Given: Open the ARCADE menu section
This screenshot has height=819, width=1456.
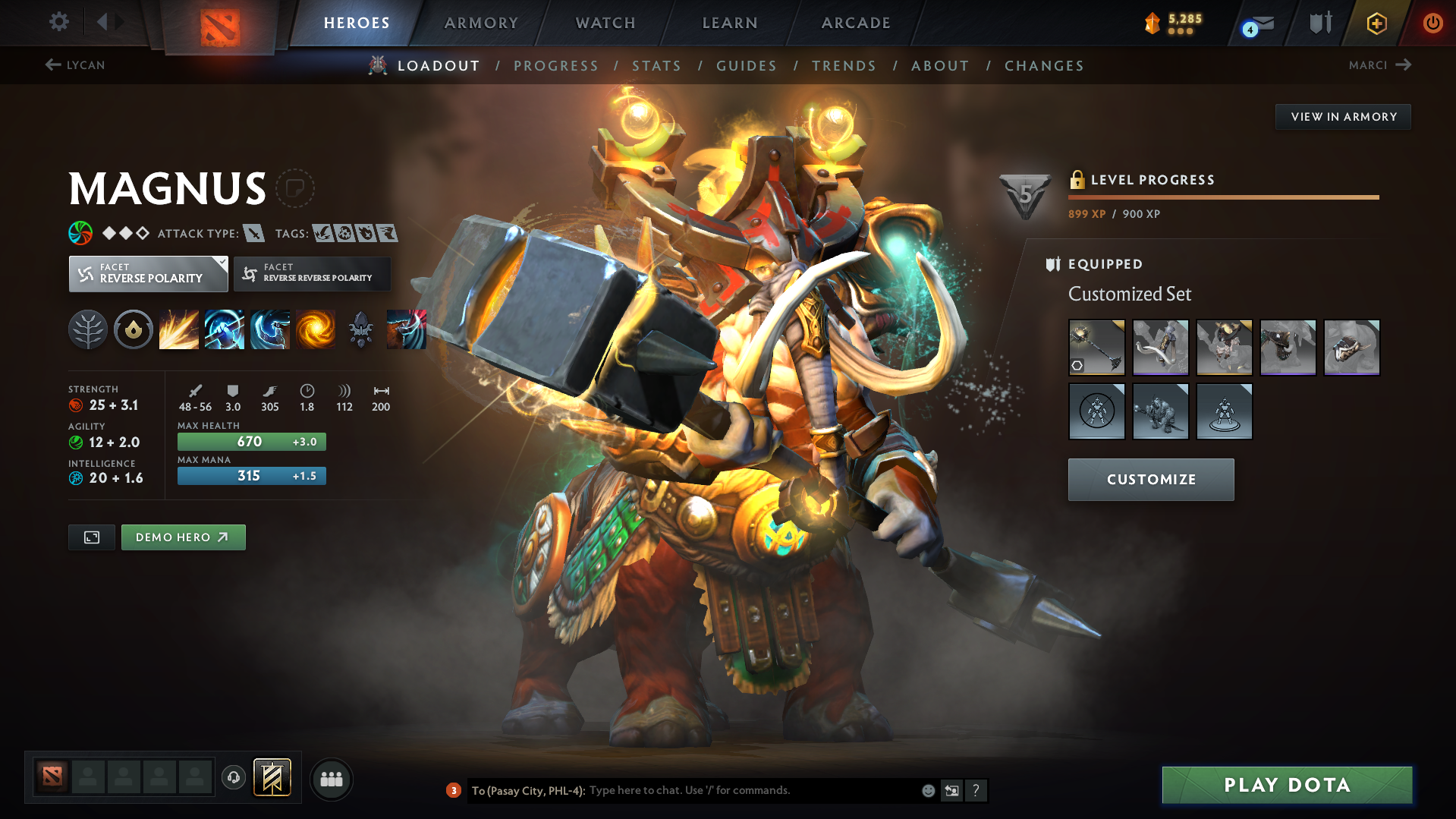Looking at the screenshot, I should [x=856, y=23].
